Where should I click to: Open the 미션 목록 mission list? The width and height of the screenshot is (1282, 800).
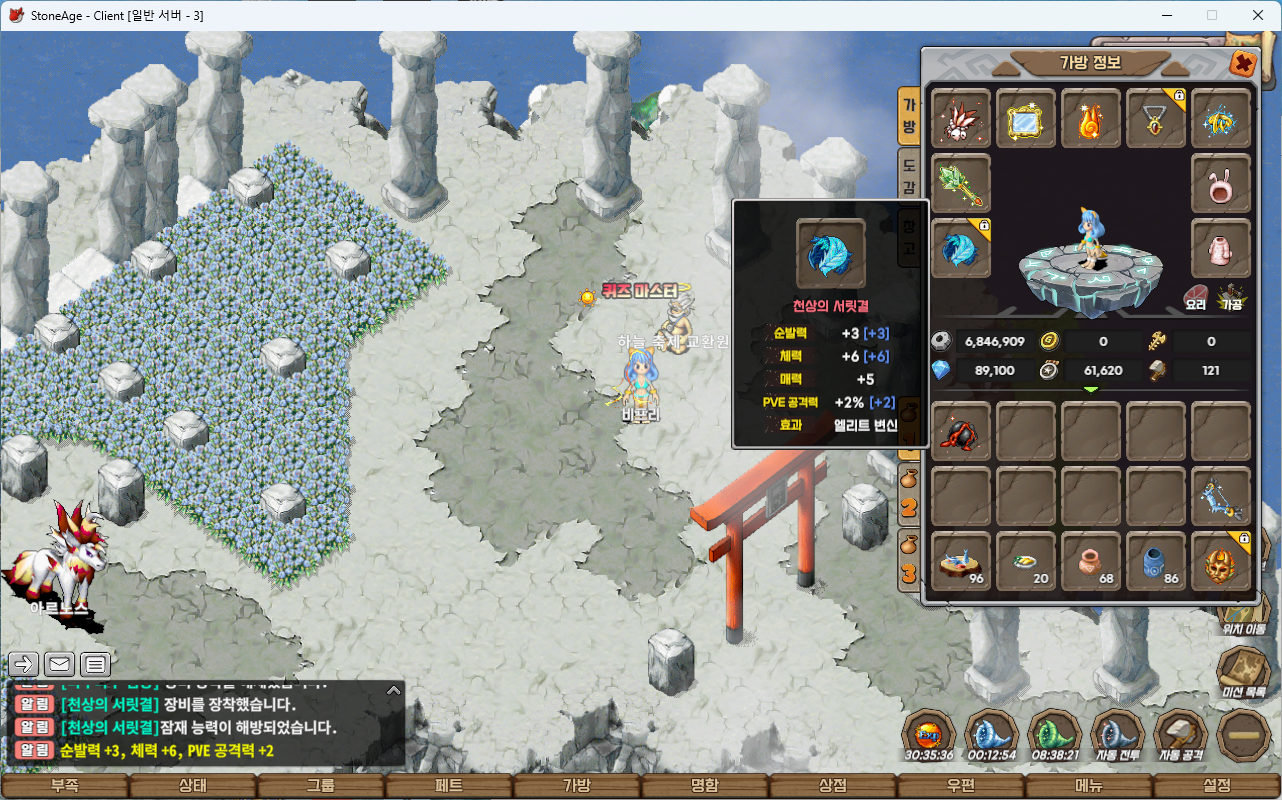click(x=1243, y=673)
